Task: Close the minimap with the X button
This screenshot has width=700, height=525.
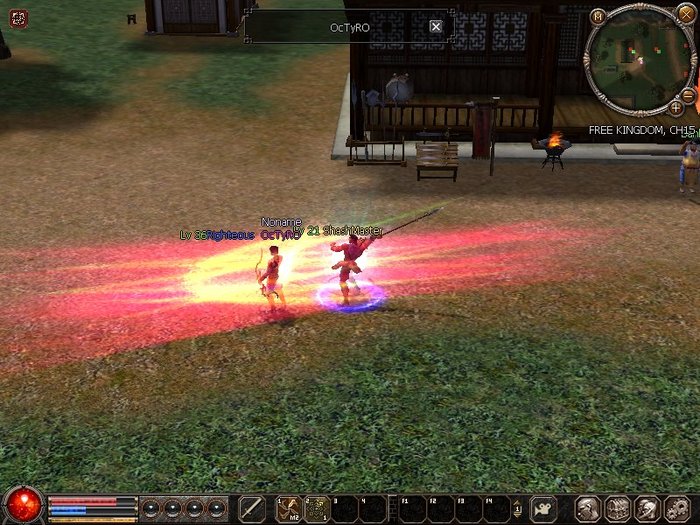Action: 685,14
